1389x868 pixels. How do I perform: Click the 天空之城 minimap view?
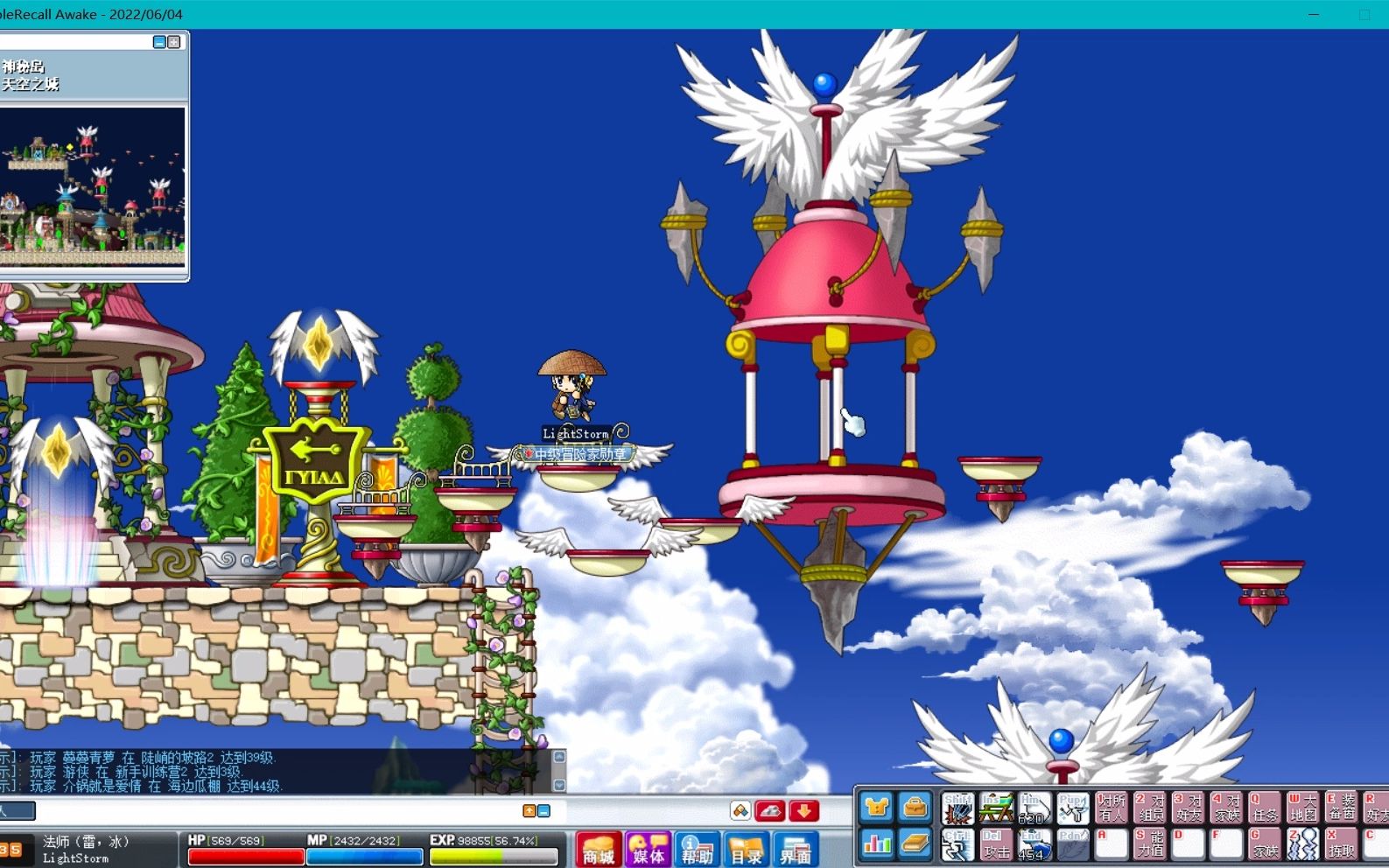pos(93,185)
